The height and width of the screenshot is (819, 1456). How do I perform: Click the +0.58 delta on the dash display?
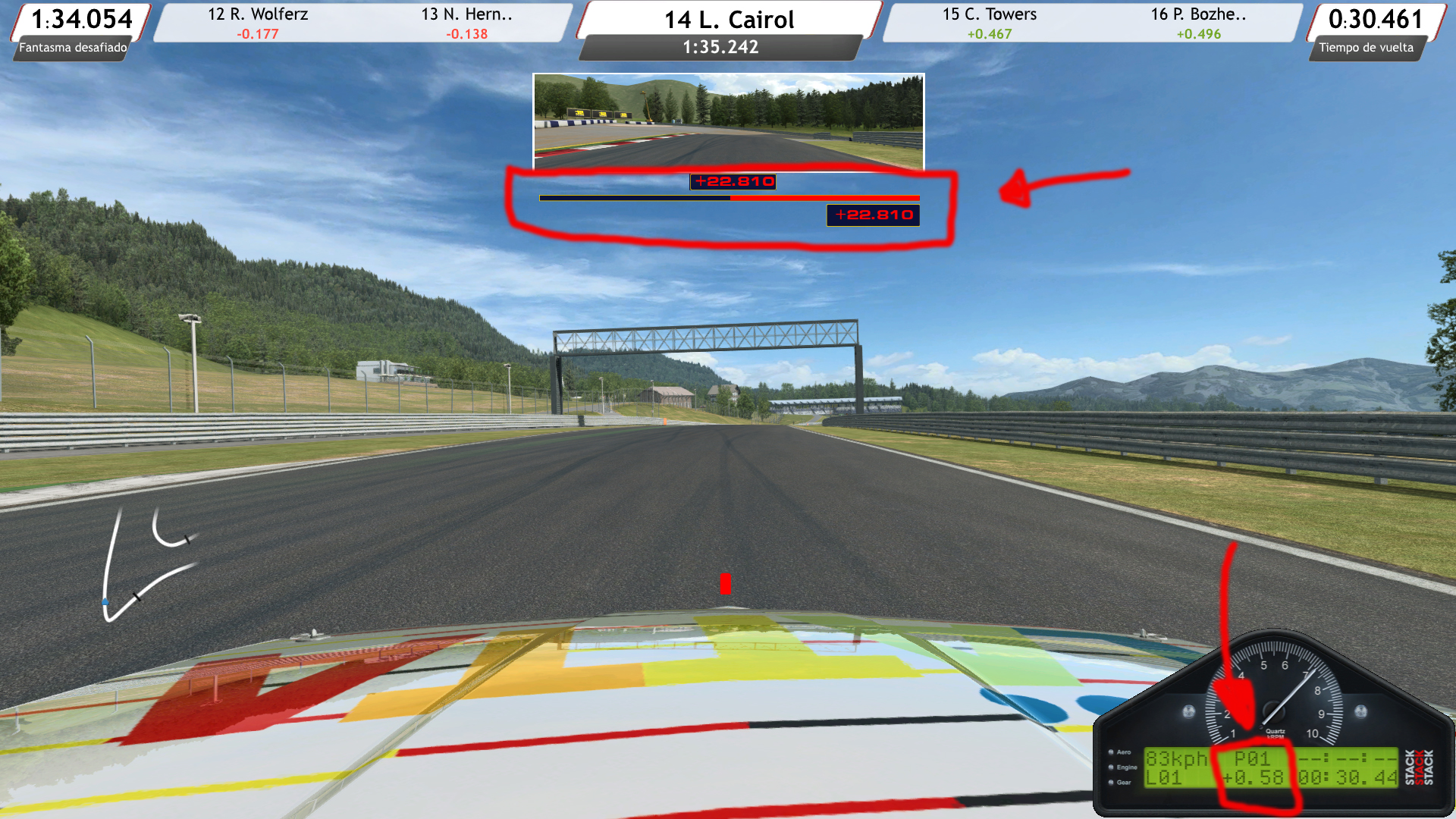1253,776
